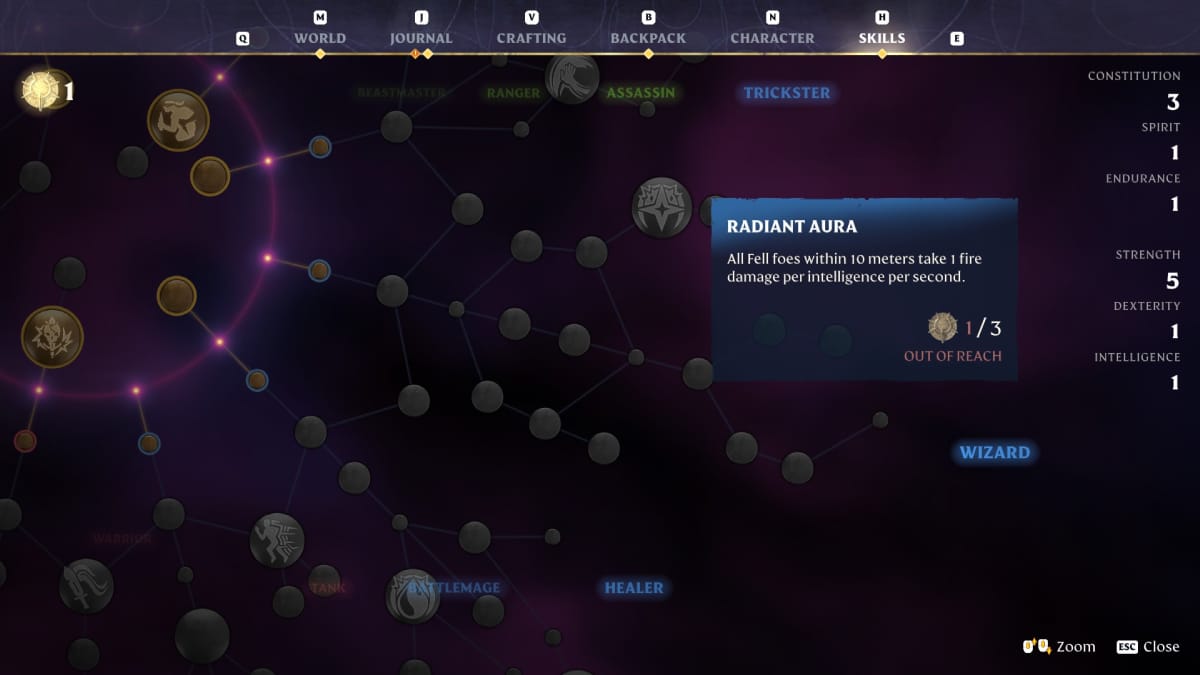Click the Close button
This screenshot has width=1200, height=675.
1150,646
